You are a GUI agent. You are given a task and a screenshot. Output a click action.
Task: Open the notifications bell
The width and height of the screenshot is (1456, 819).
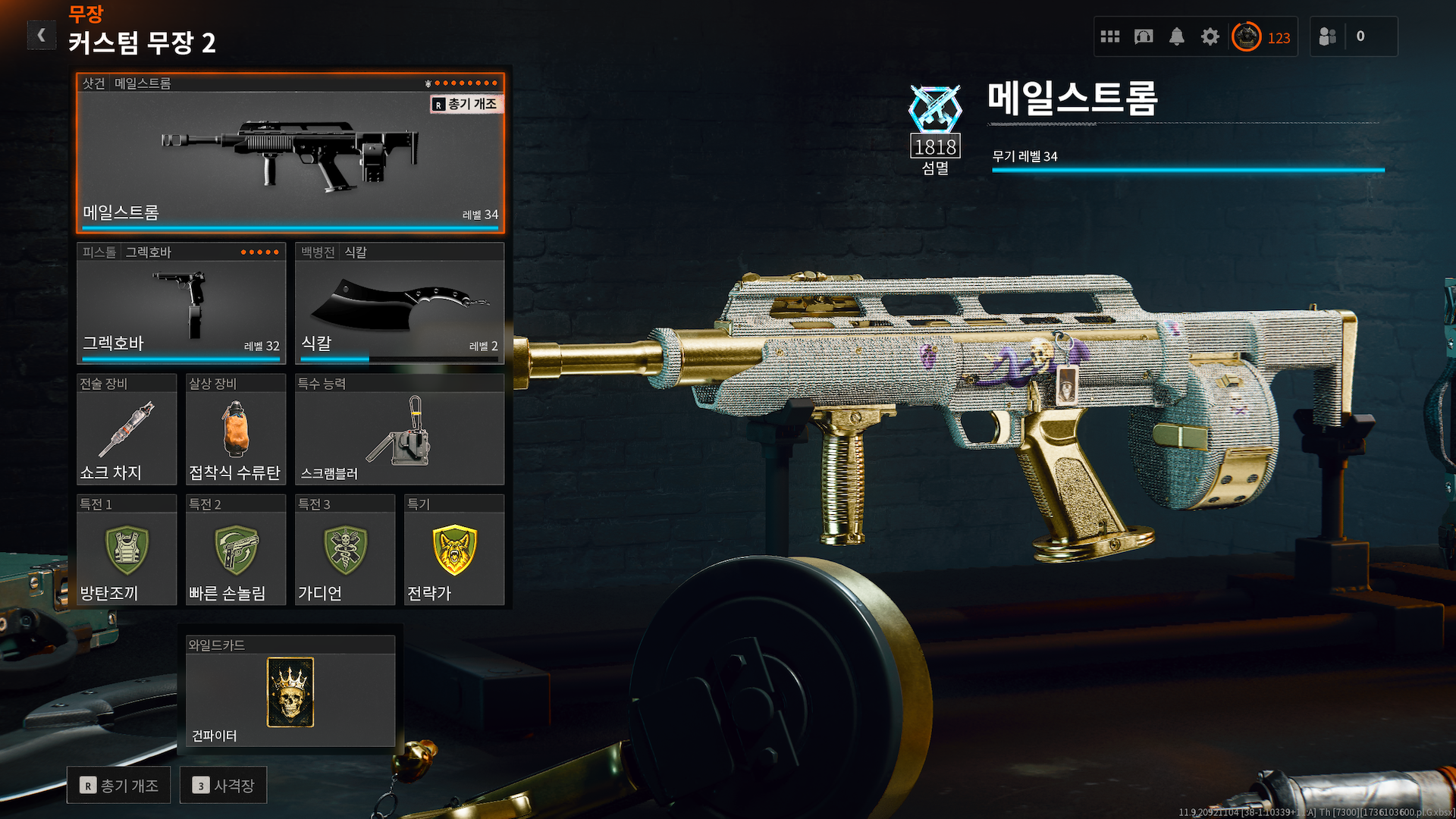[1176, 36]
